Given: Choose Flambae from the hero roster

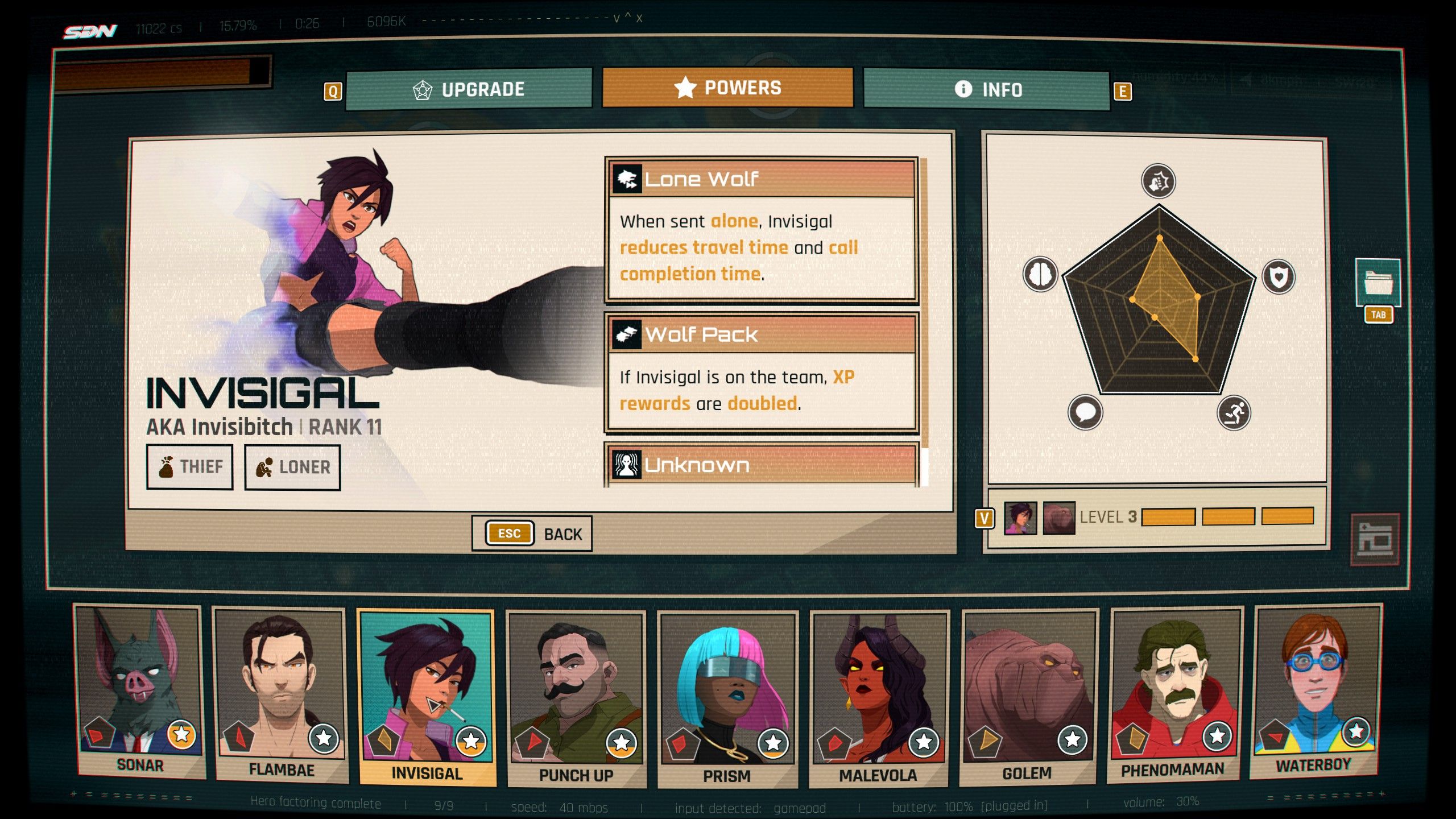Looking at the screenshot, I should [x=281, y=693].
